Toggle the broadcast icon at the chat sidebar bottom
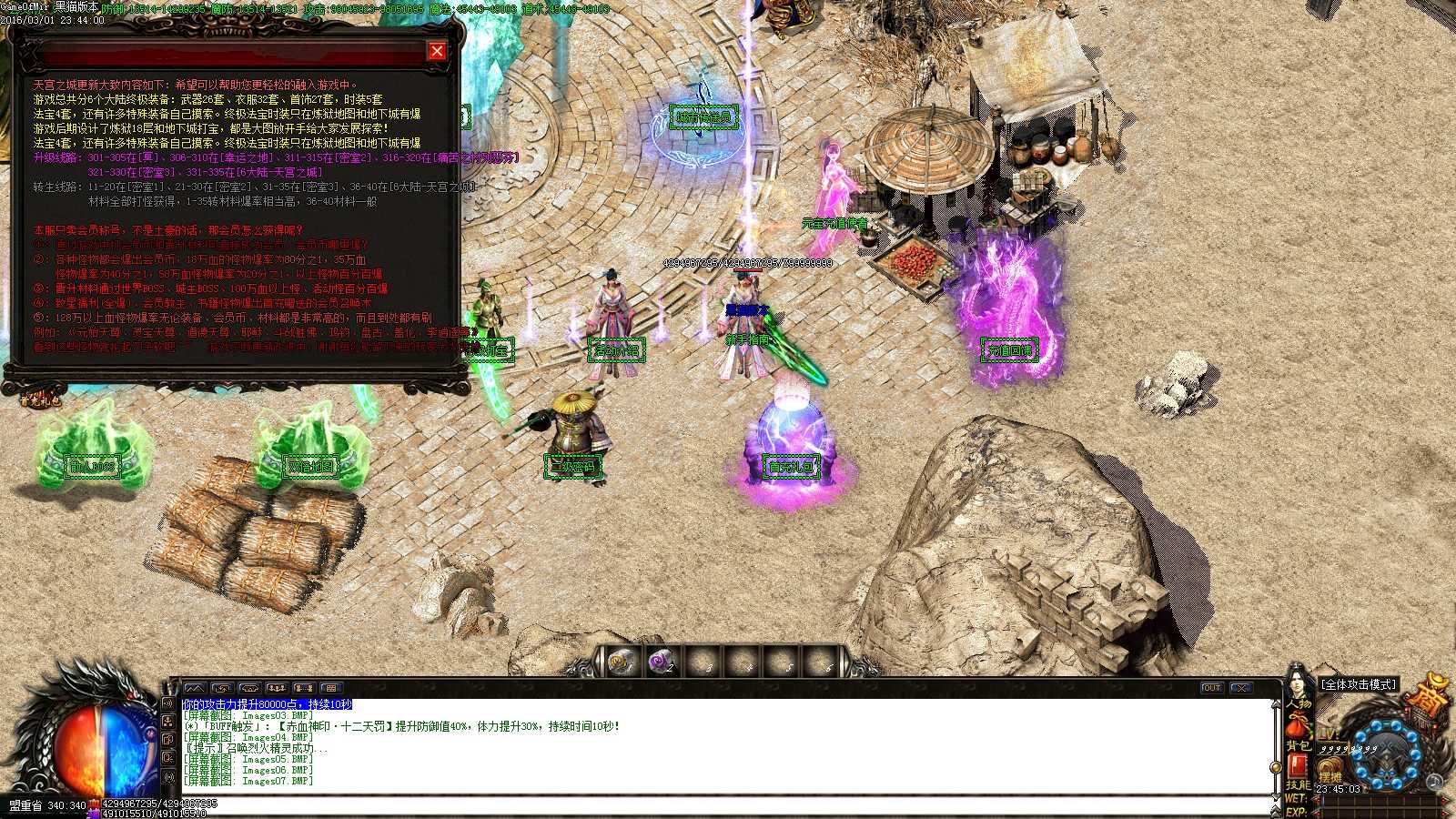Image resolution: width=1456 pixels, height=819 pixels. 169,777
